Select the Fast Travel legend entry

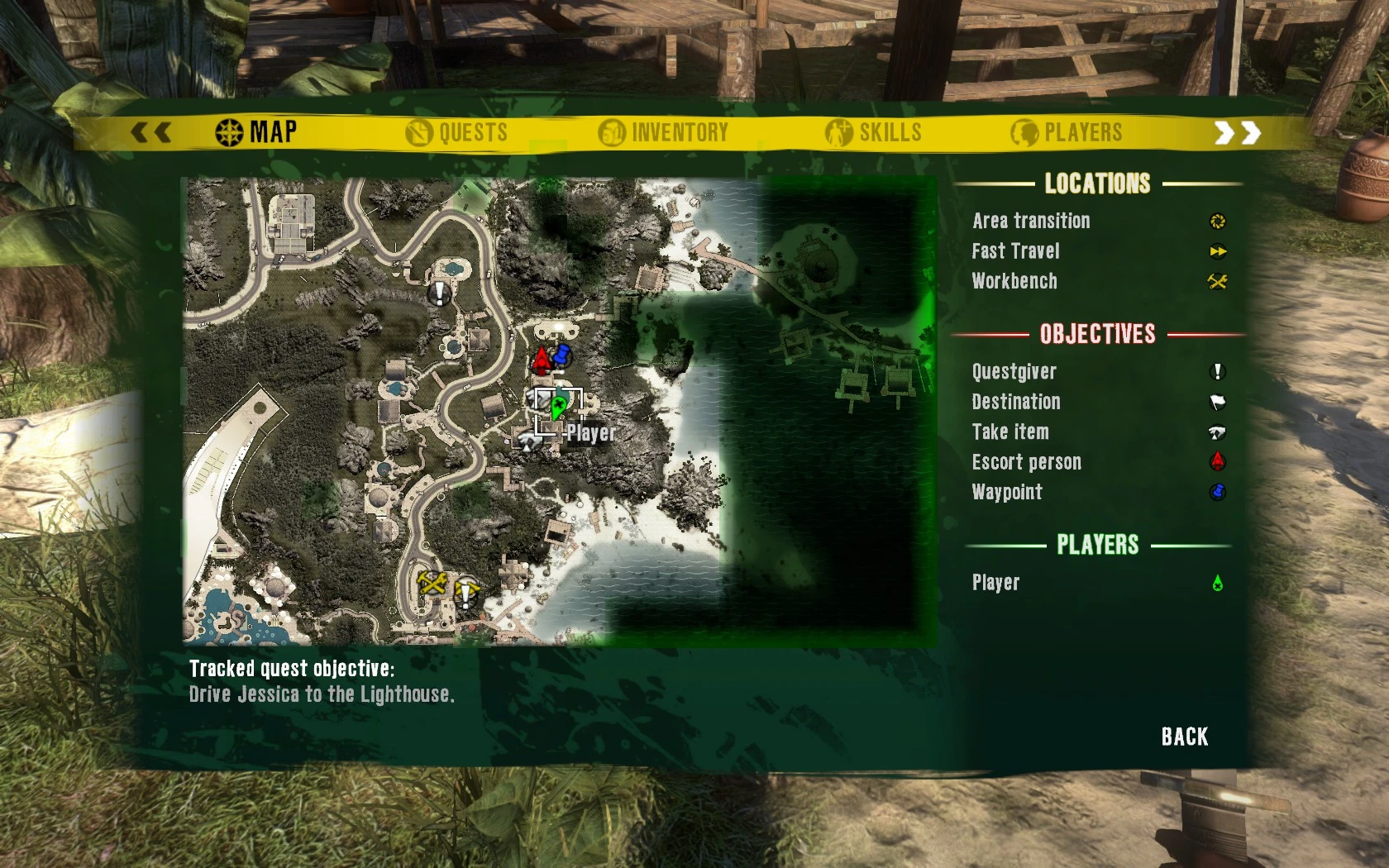(x=1015, y=251)
